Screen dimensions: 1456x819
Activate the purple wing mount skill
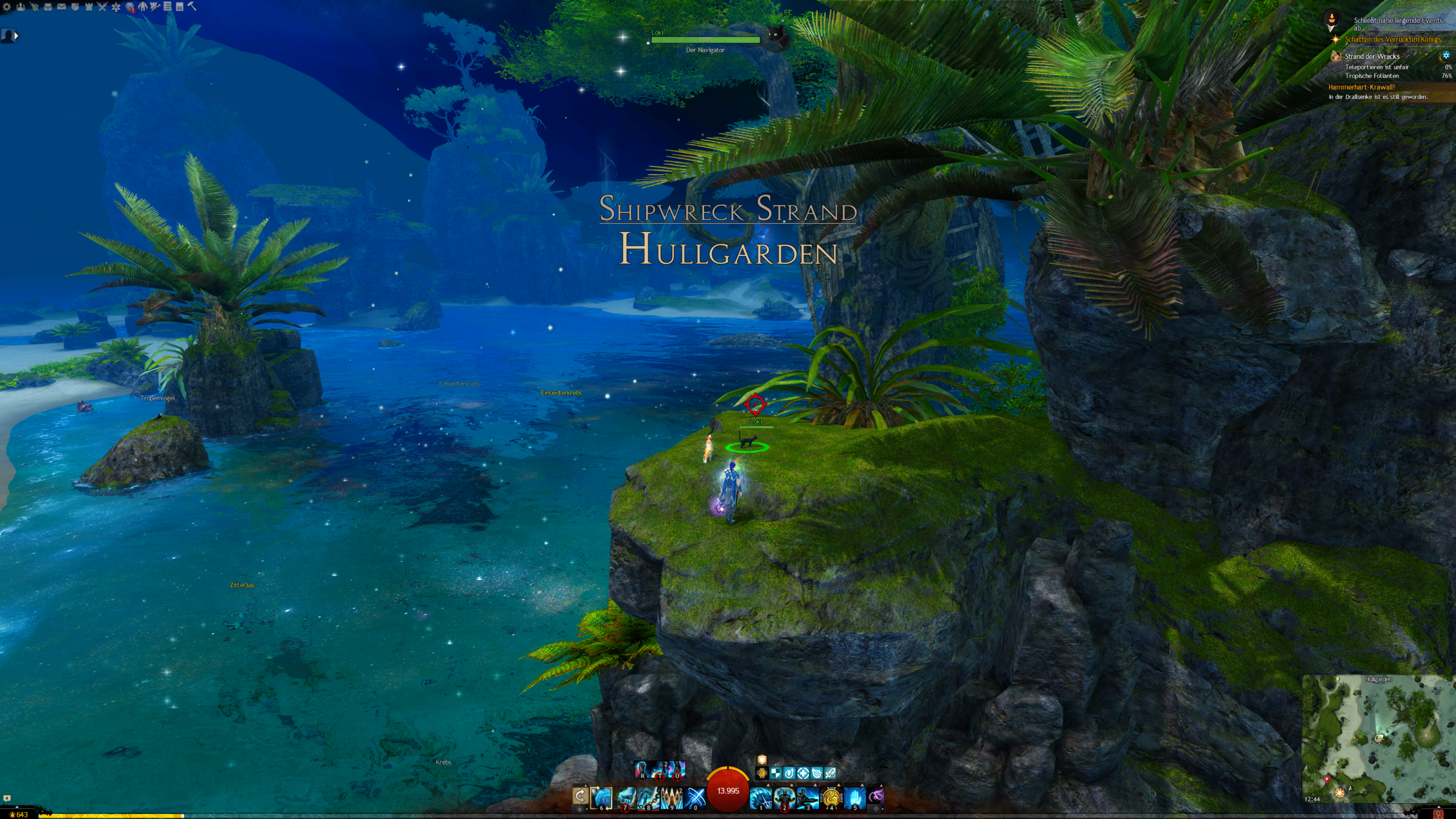876,796
